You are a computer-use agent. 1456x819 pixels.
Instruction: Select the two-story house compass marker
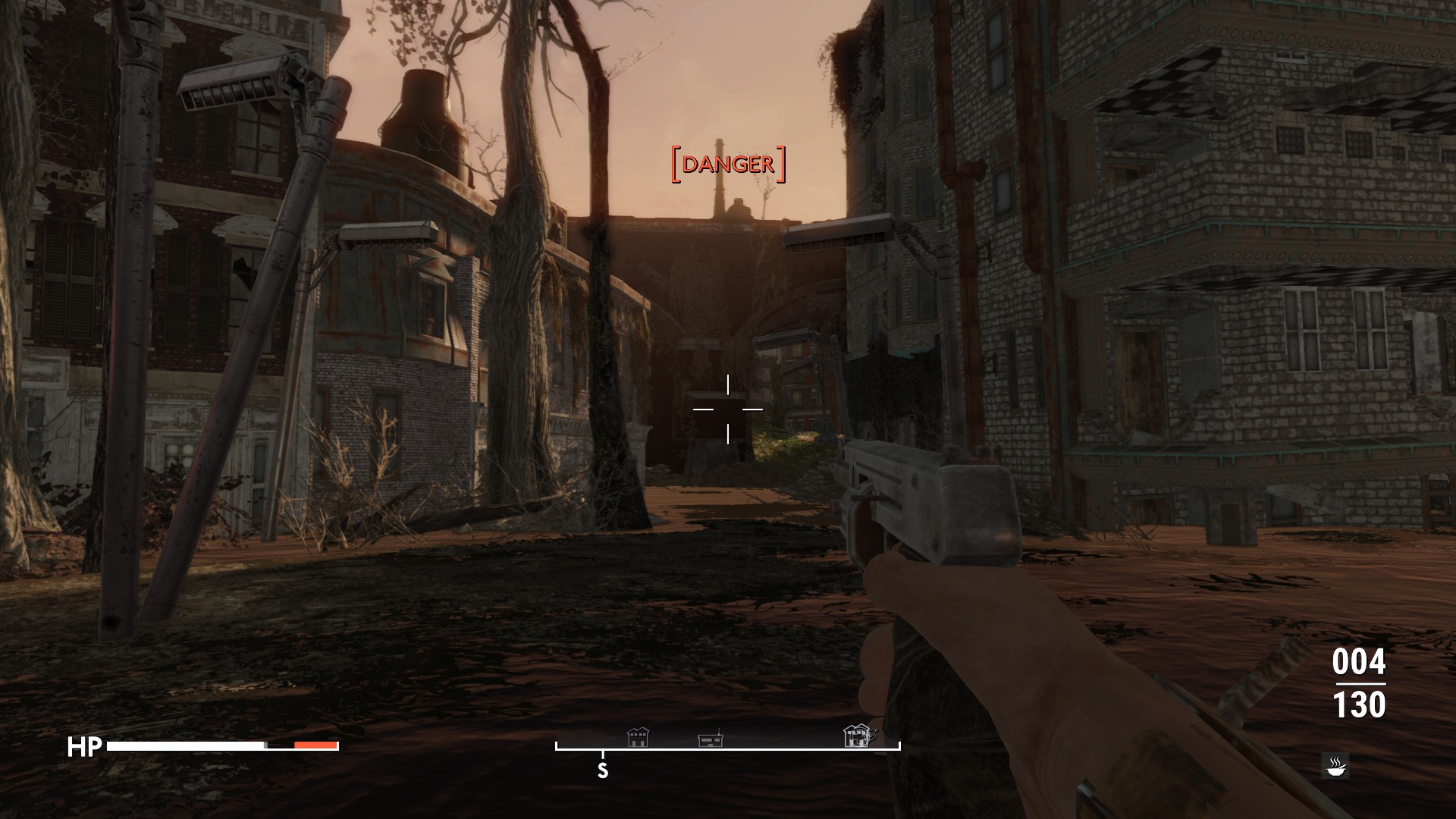(x=638, y=737)
